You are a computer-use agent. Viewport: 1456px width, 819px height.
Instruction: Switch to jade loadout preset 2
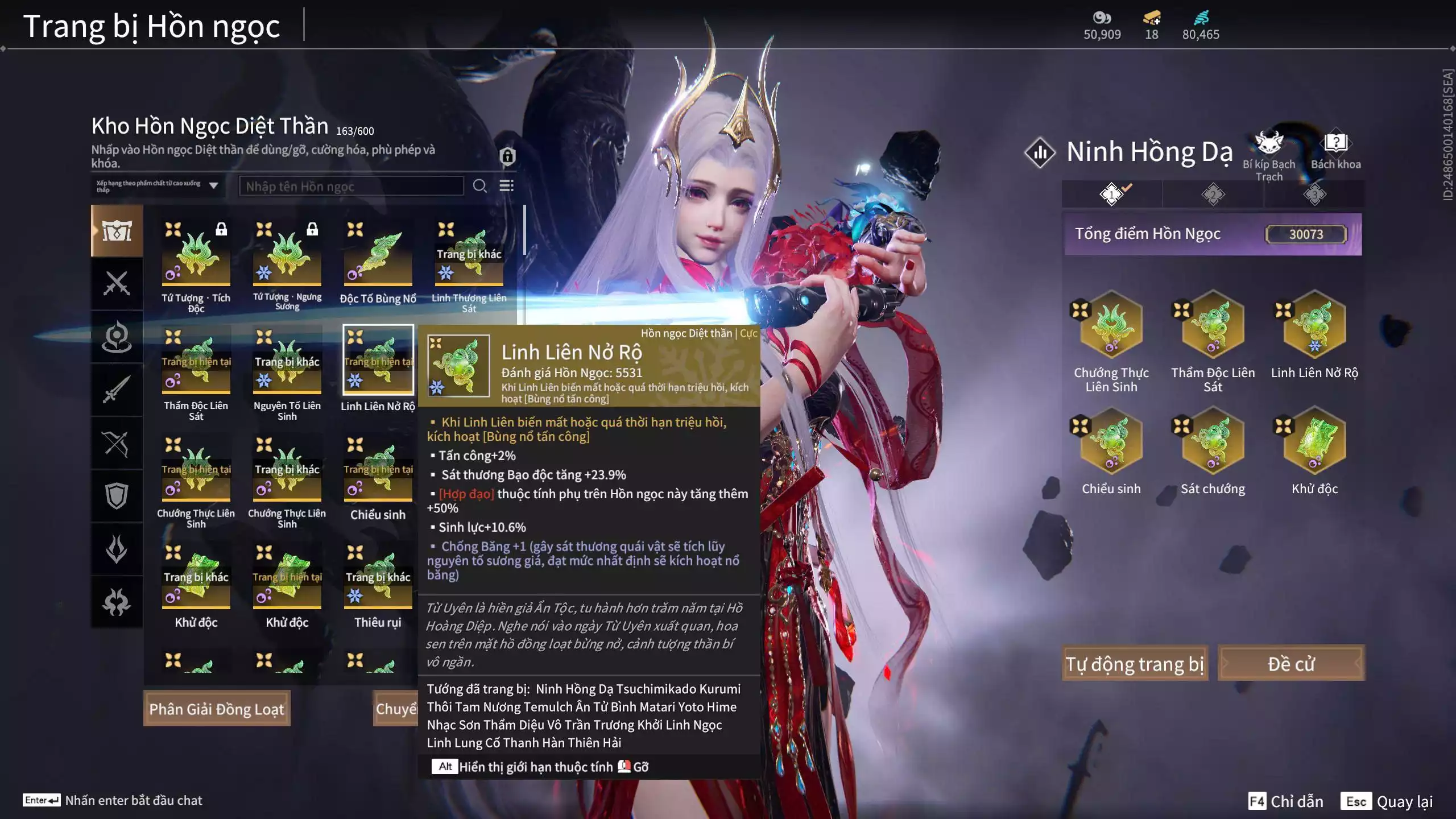1213,195
